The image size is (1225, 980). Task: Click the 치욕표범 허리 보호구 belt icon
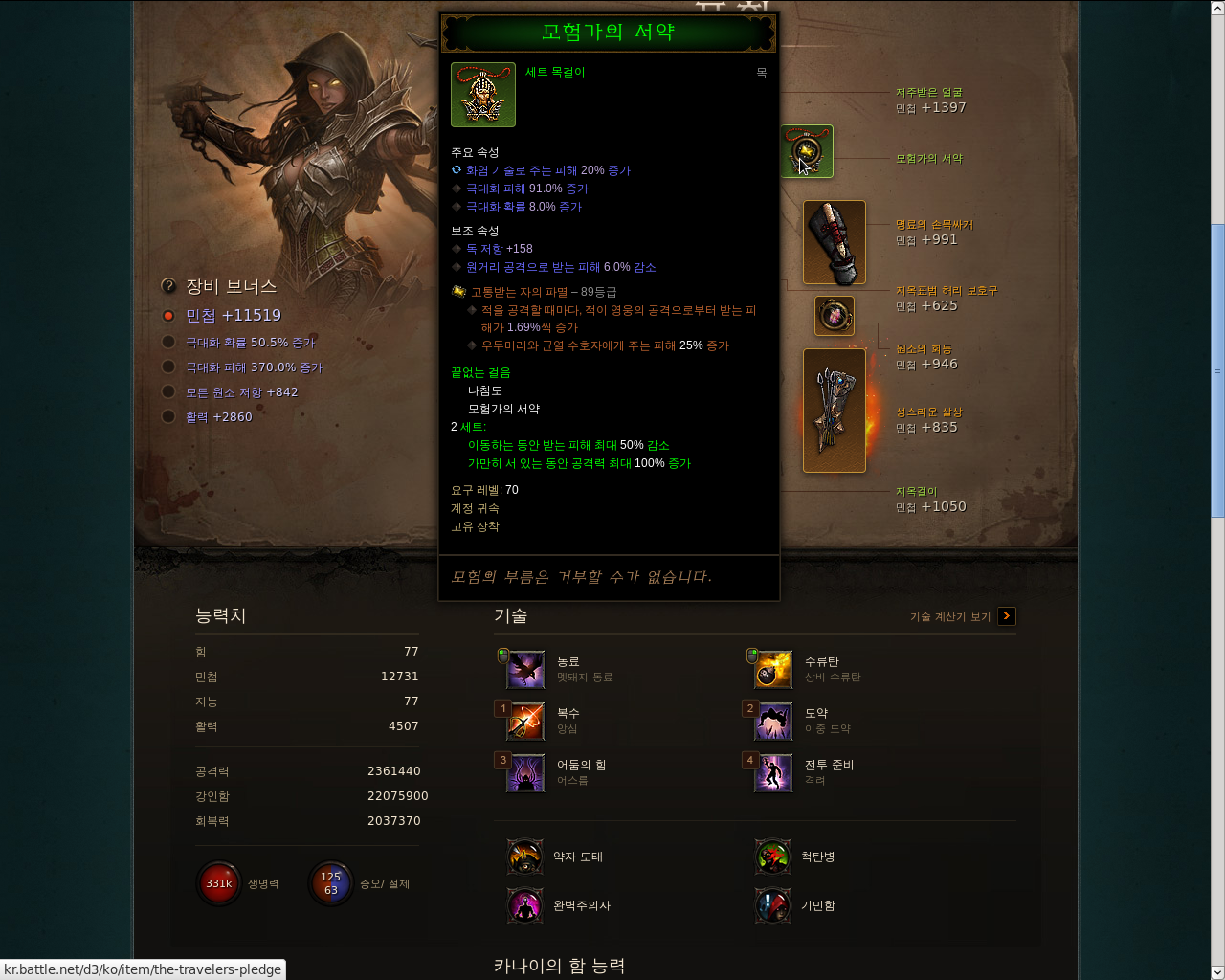click(834, 316)
